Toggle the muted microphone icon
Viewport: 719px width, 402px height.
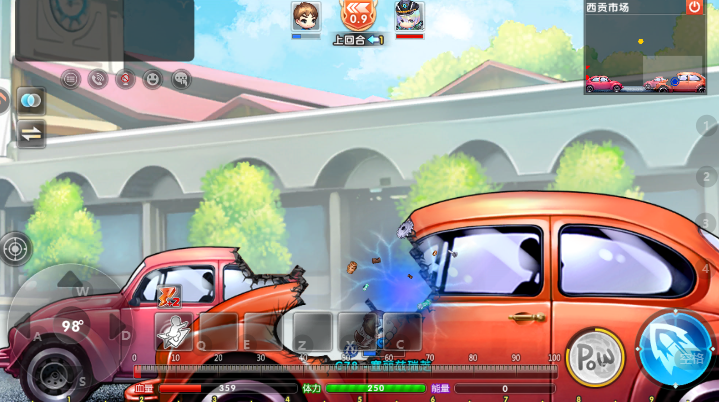[x=125, y=79]
